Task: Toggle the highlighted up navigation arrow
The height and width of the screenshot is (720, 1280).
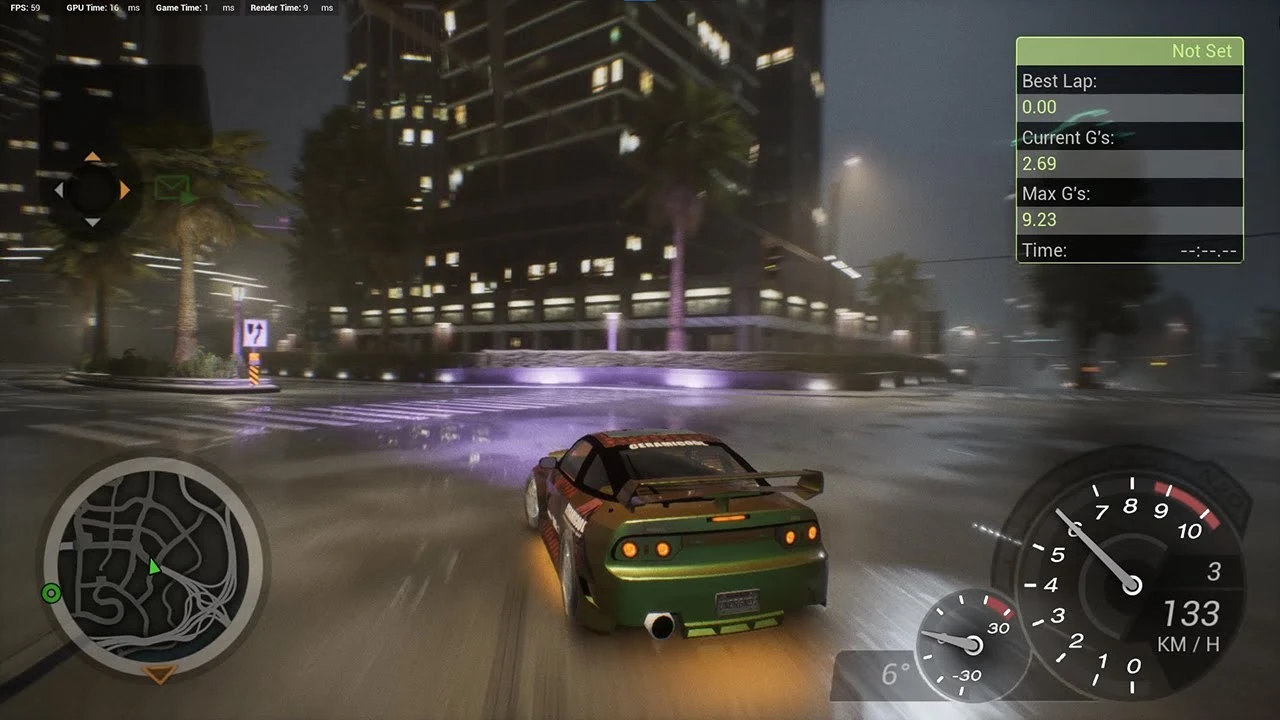Action: tap(95, 156)
